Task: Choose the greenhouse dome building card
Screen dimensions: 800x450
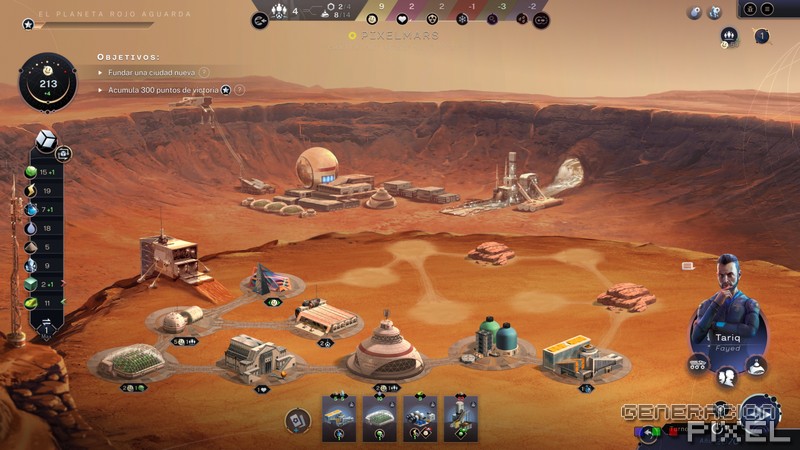Action: 379,417
